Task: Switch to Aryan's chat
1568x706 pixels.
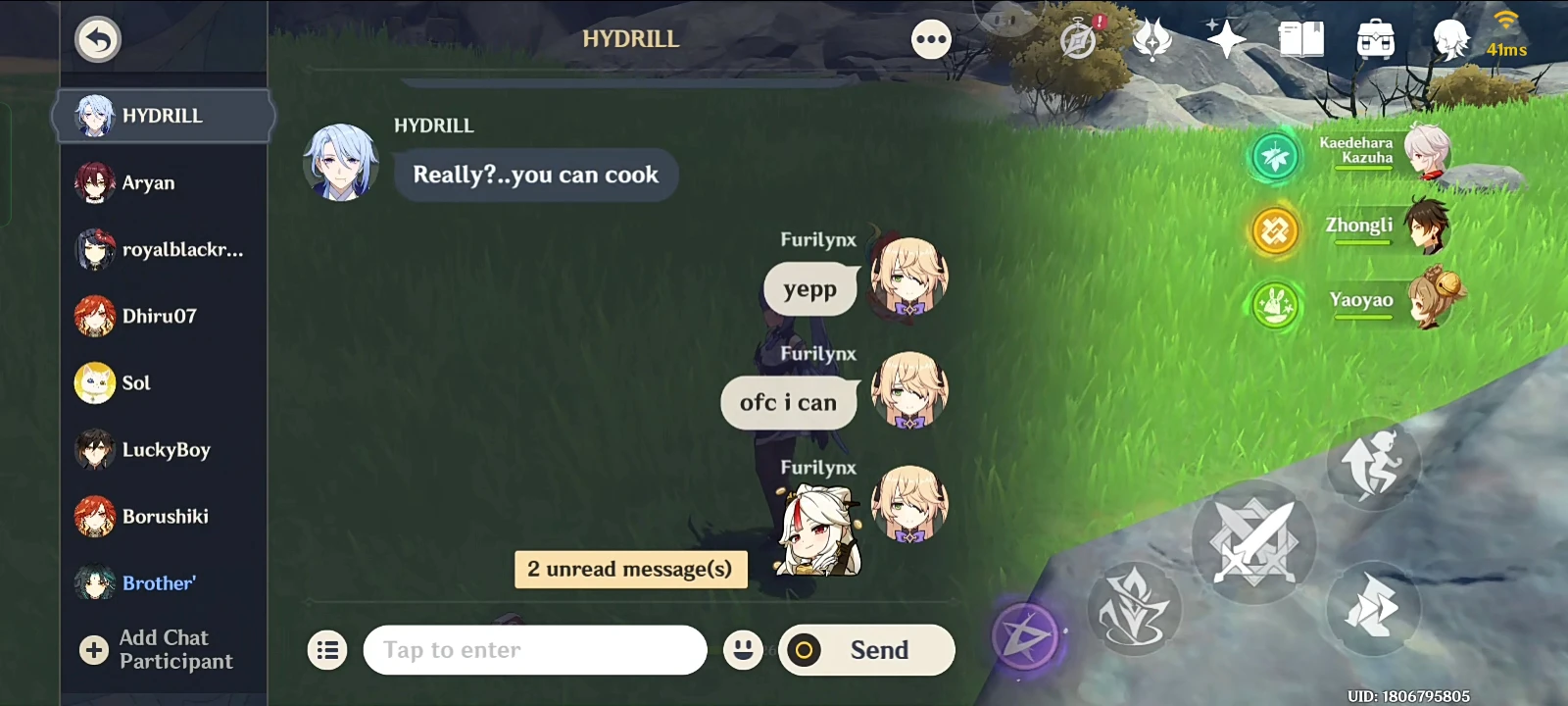Action: (x=147, y=182)
